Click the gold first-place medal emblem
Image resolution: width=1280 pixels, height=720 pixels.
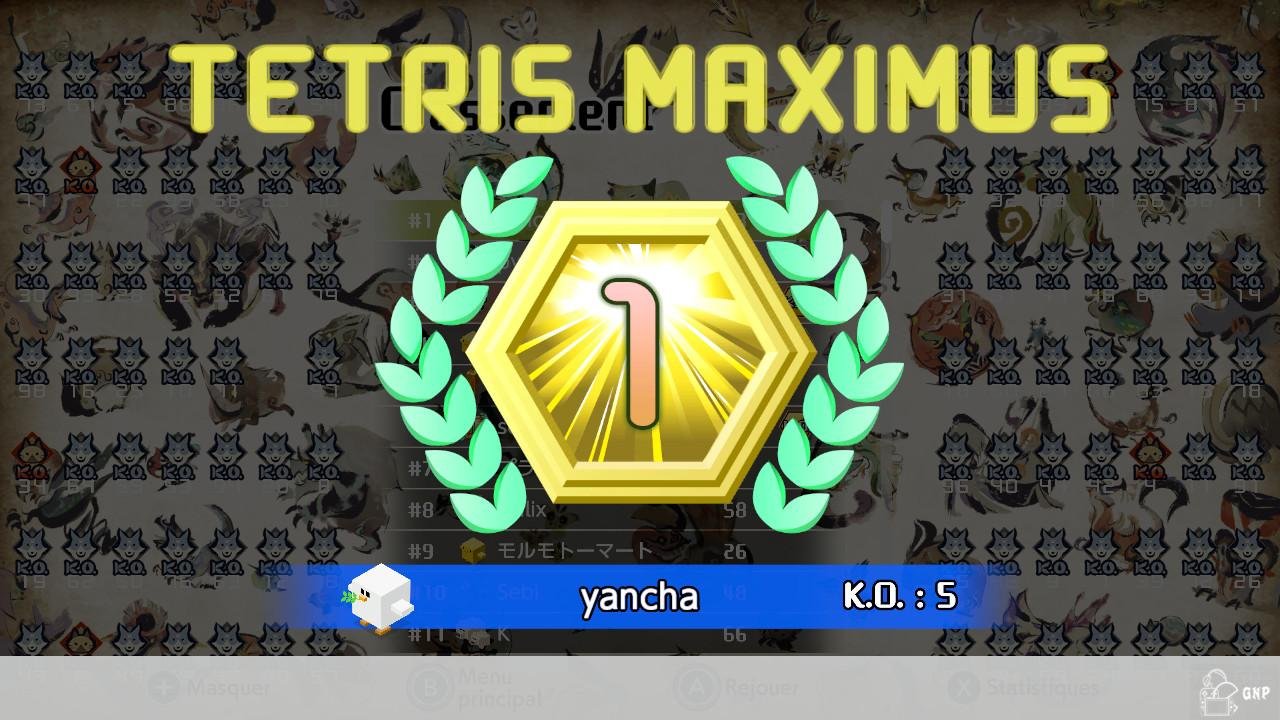point(635,350)
